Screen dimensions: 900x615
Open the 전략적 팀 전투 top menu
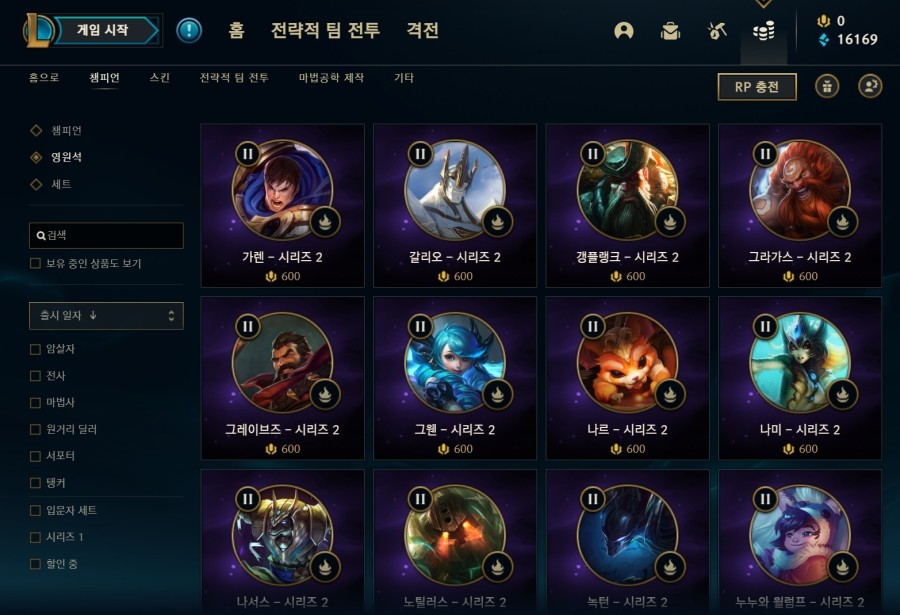pyautogui.click(x=325, y=30)
